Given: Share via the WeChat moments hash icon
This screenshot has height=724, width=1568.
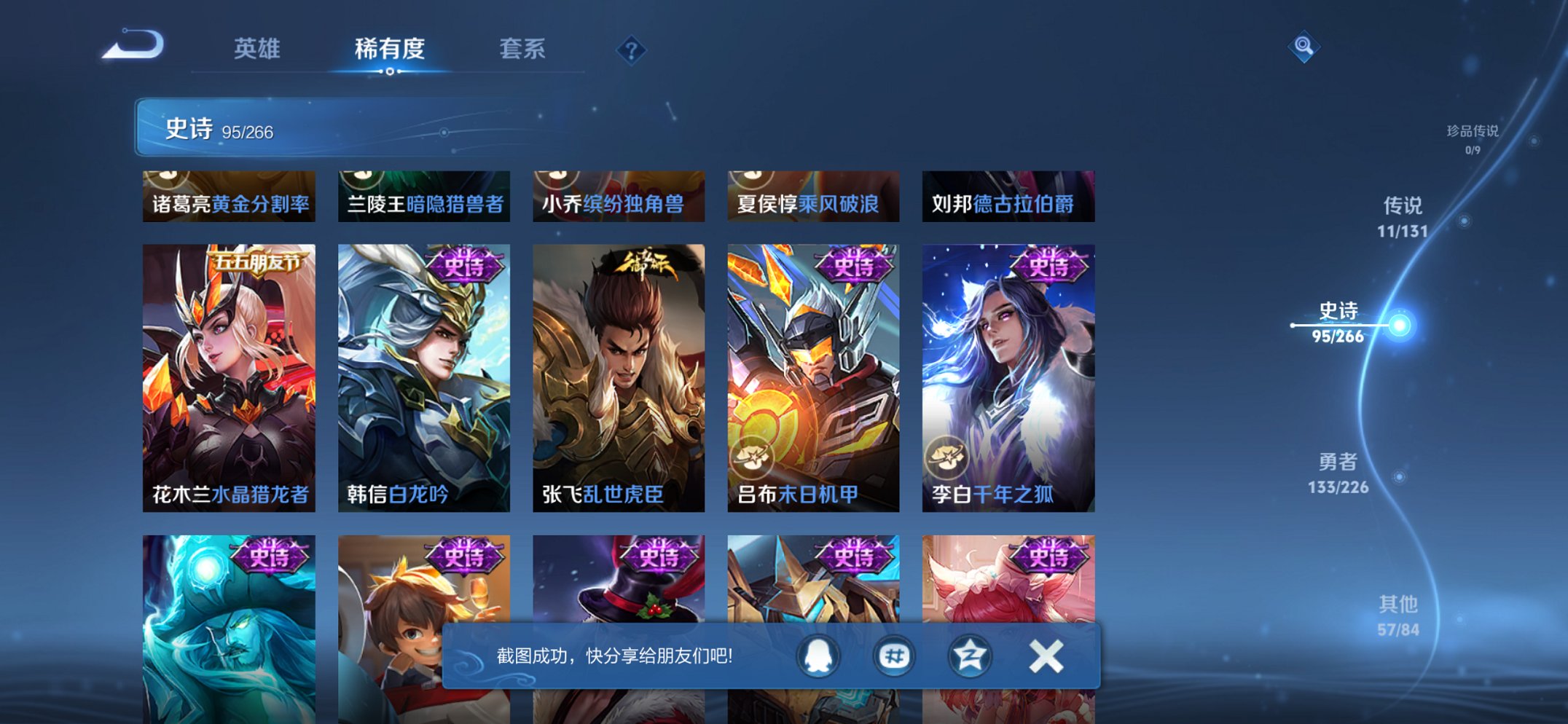Looking at the screenshot, I should click(x=894, y=655).
